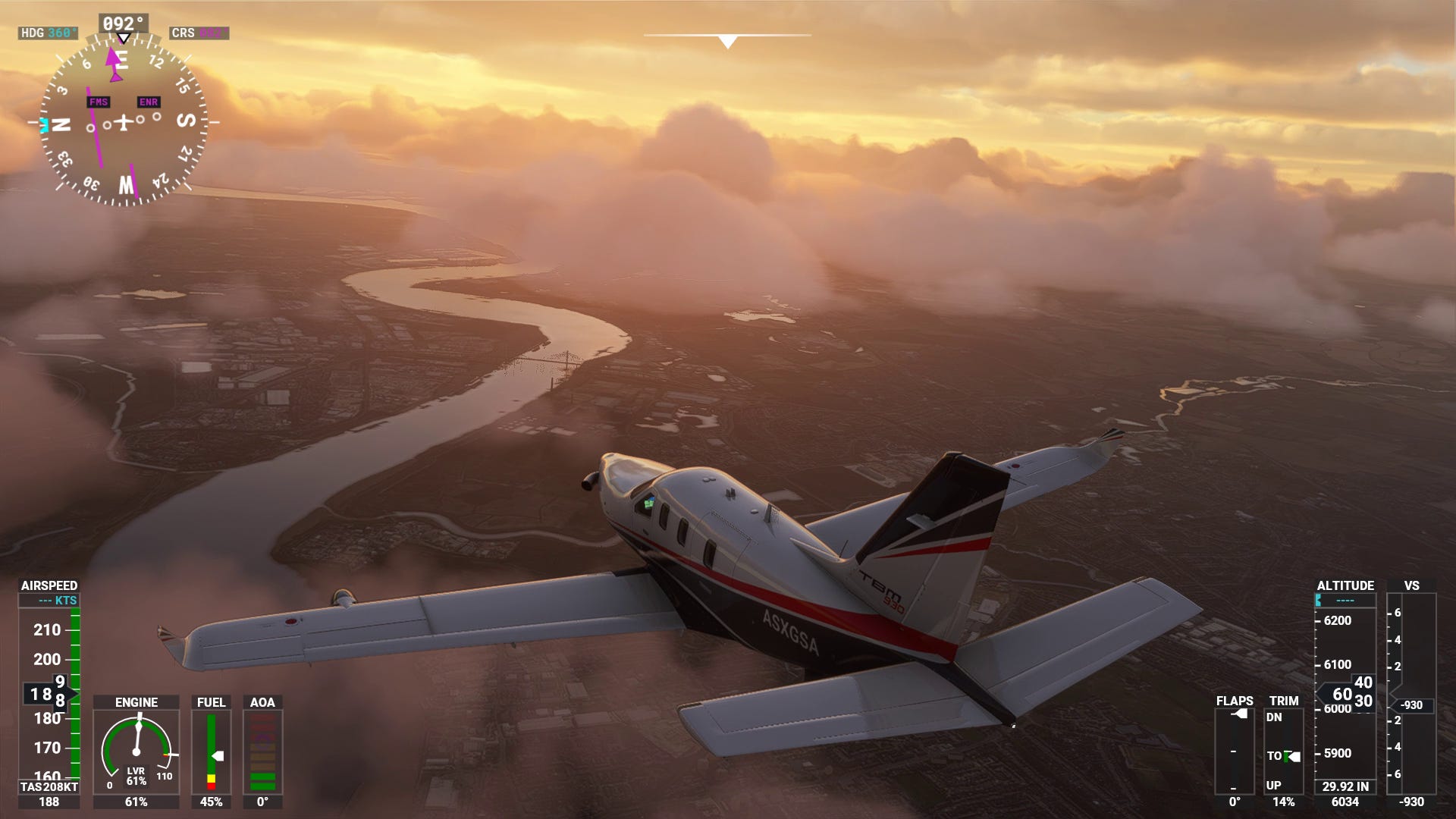Select the FMS navigation source badge
1456x819 pixels.
click(x=99, y=101)
